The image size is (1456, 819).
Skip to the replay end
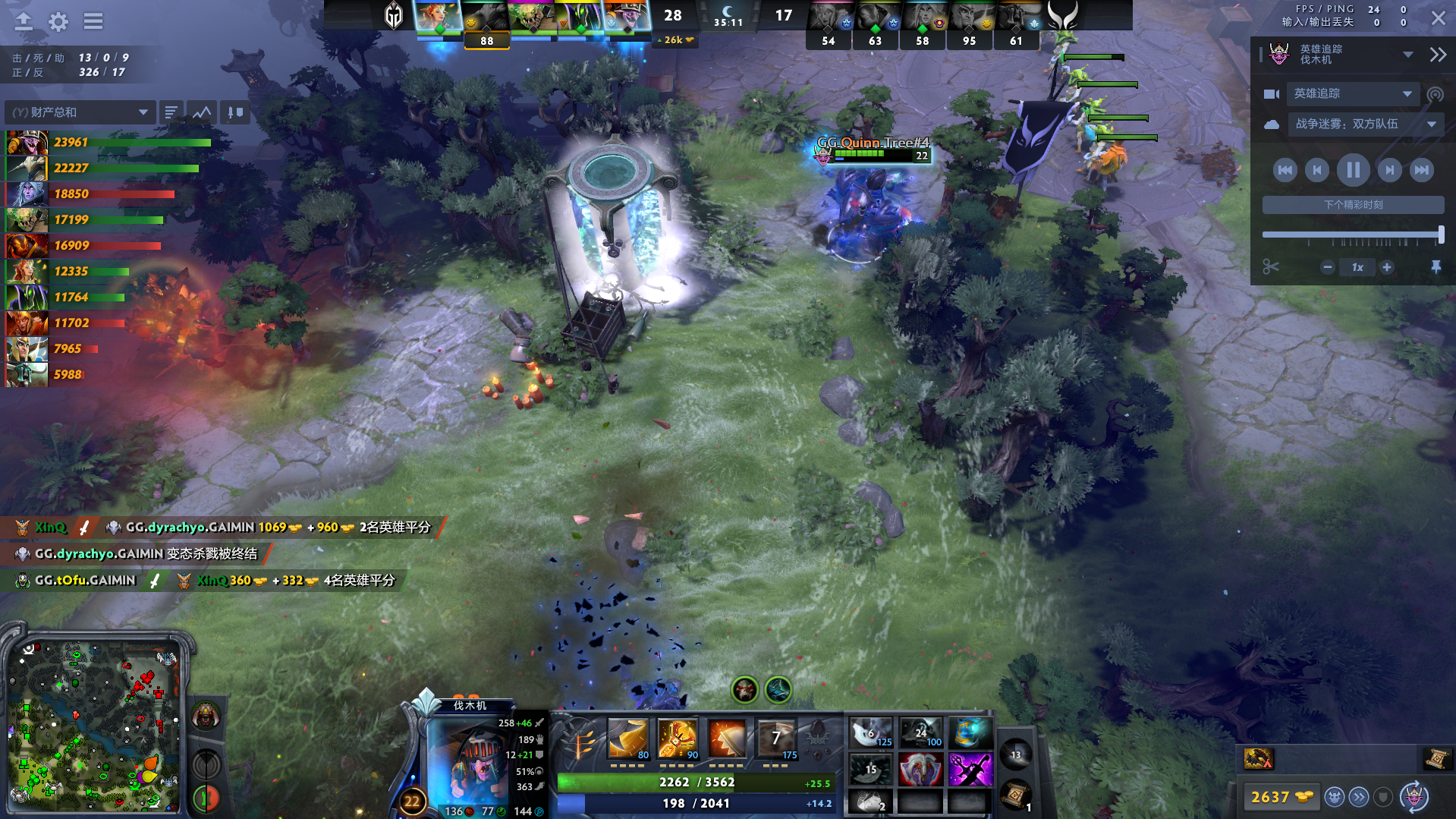tap(1421, 170)
